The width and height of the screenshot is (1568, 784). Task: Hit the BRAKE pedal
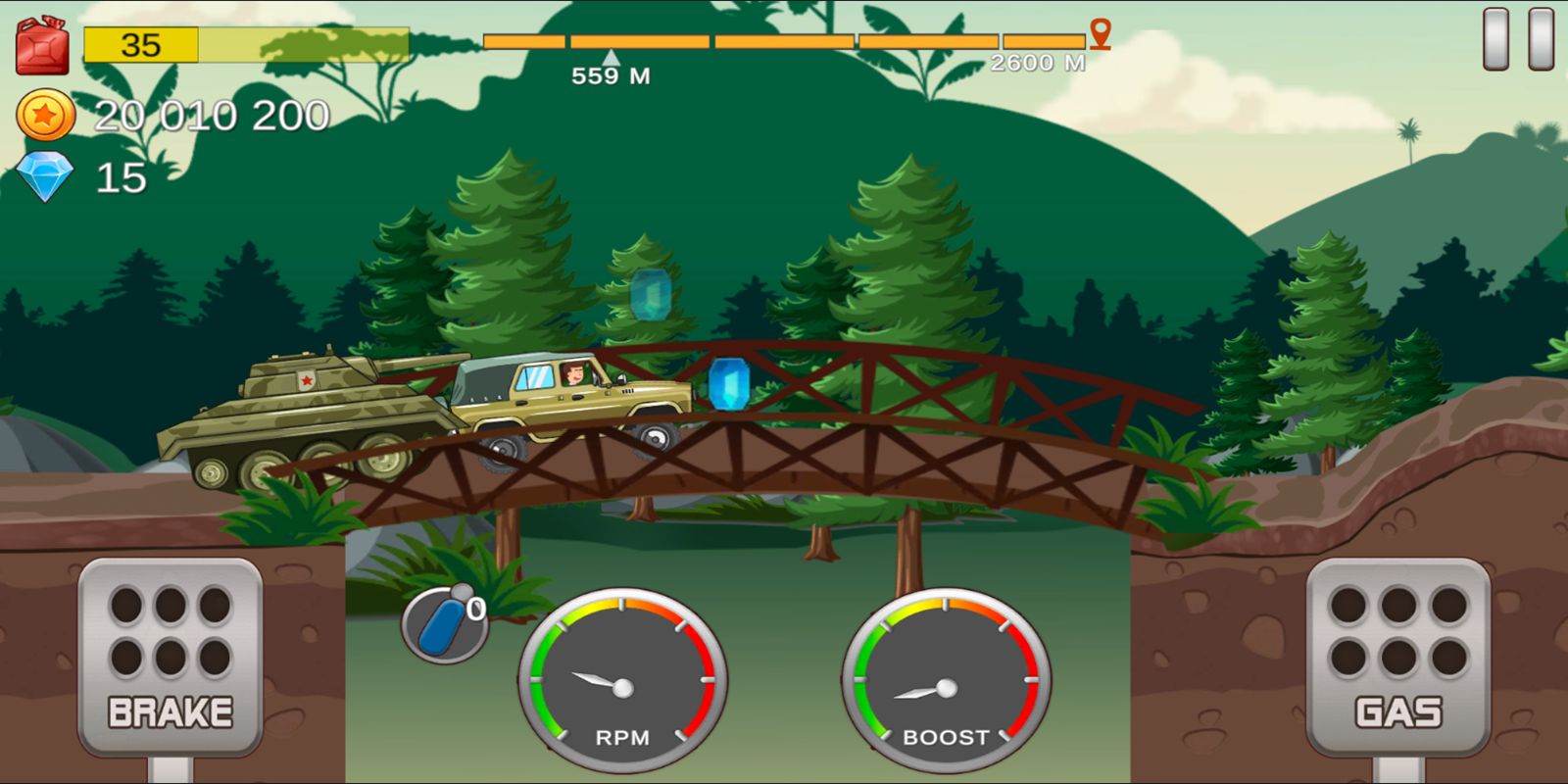170,657
